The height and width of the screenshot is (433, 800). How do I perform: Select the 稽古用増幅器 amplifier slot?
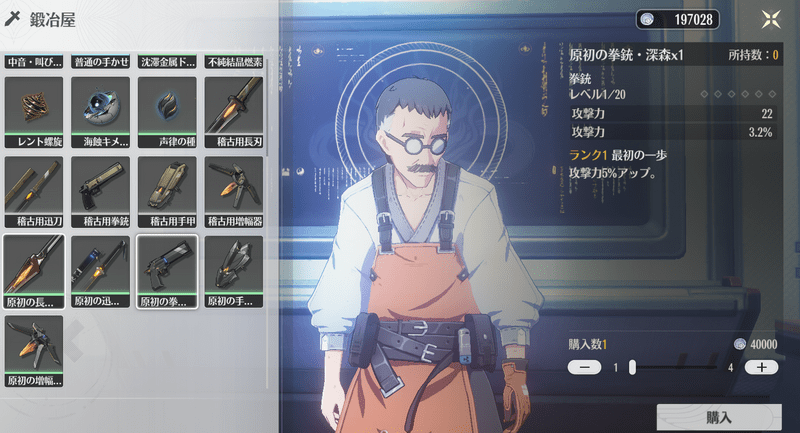233,191
